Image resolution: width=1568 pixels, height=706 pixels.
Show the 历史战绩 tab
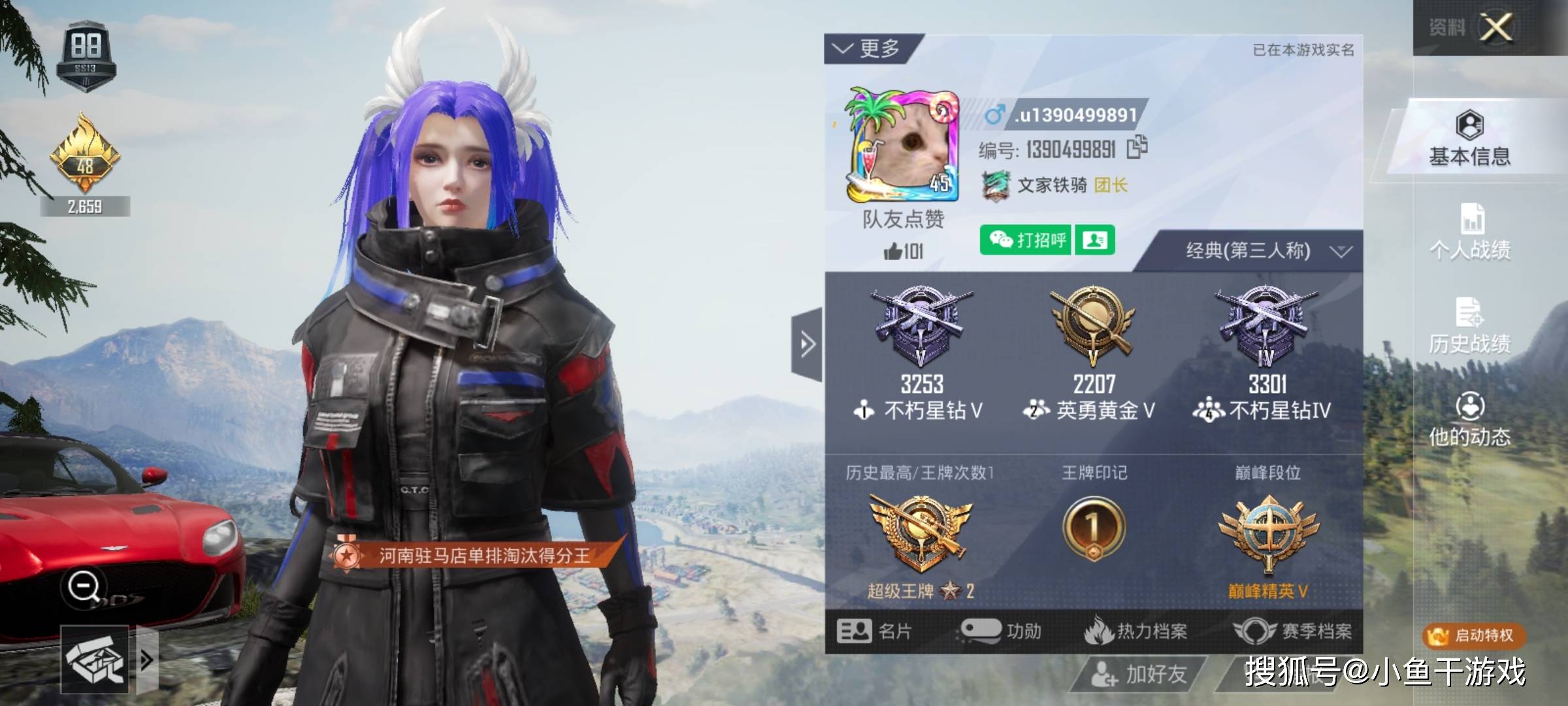pos(1469,326)
